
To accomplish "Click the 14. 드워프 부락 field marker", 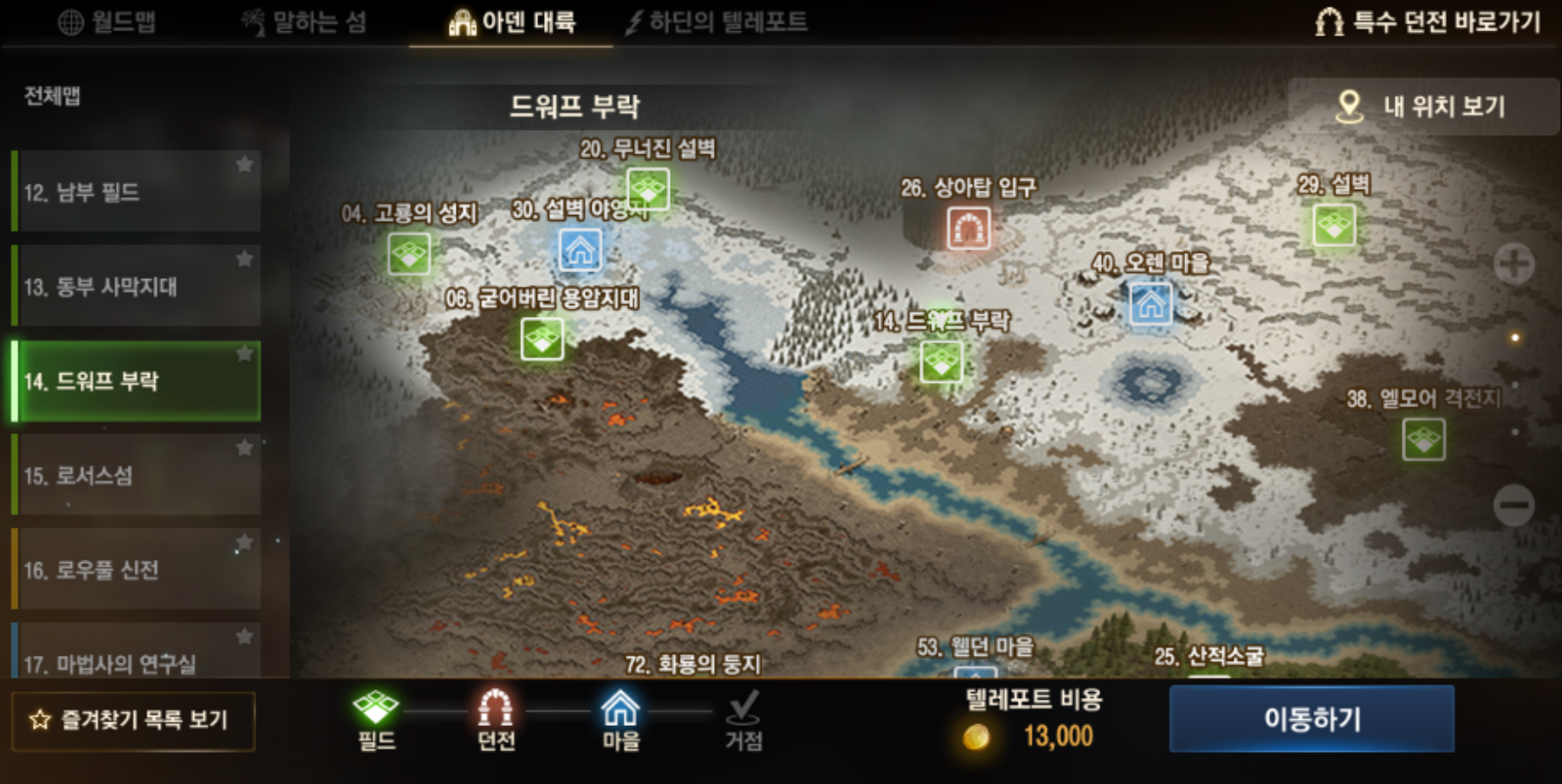I will pyautogui.click(x=940, y=363).
